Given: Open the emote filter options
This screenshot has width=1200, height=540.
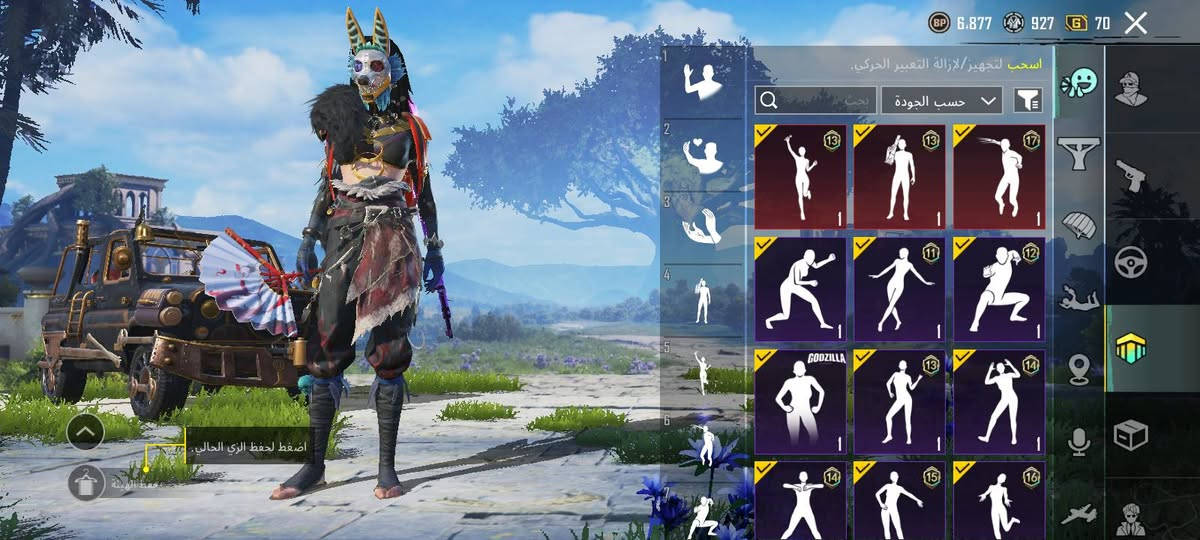Looking at the screenshot, I should (1027, 100).
